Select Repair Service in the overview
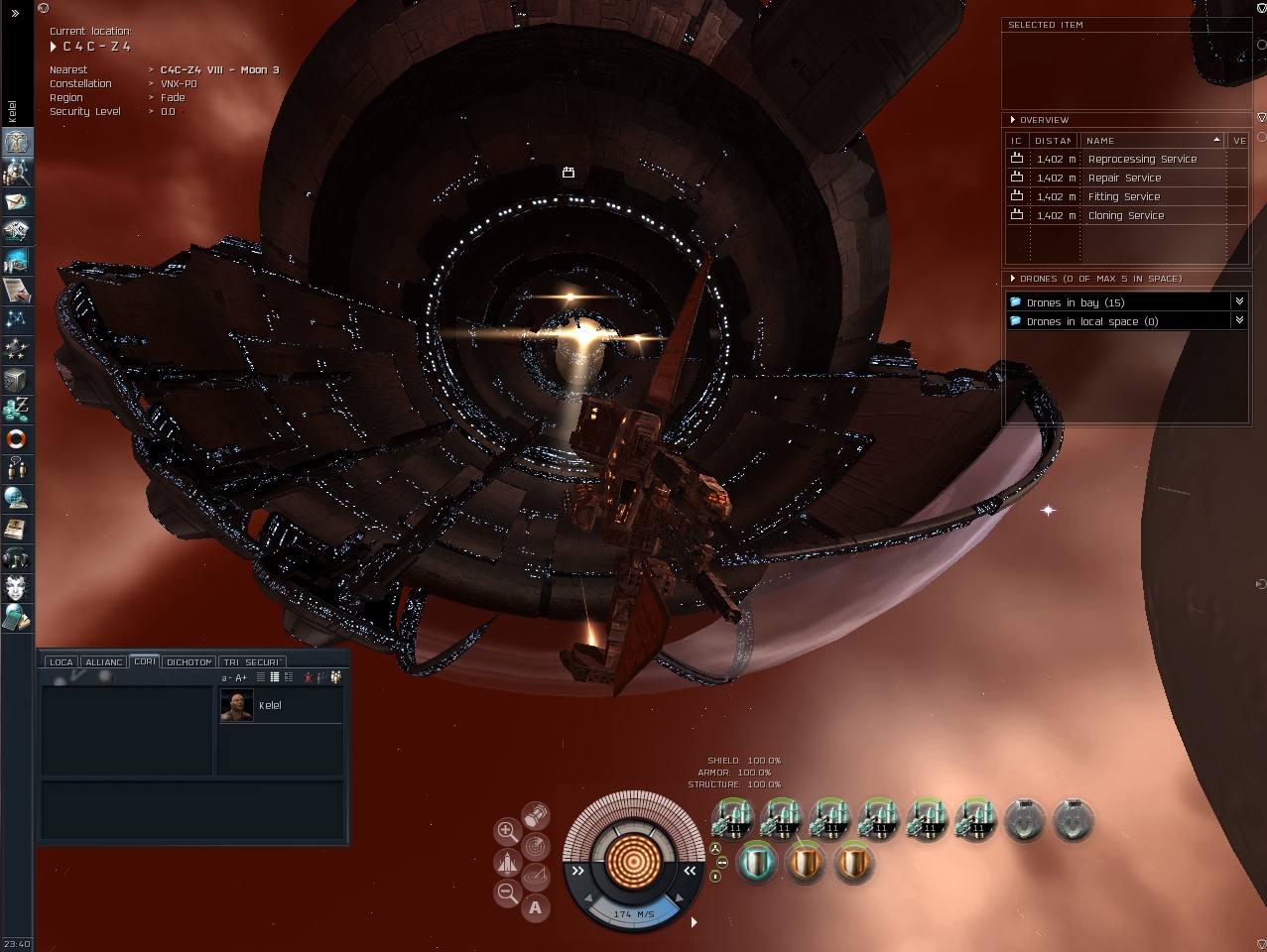The height and width of the screenshot is (952, 1267). (x=1124, y=178)
